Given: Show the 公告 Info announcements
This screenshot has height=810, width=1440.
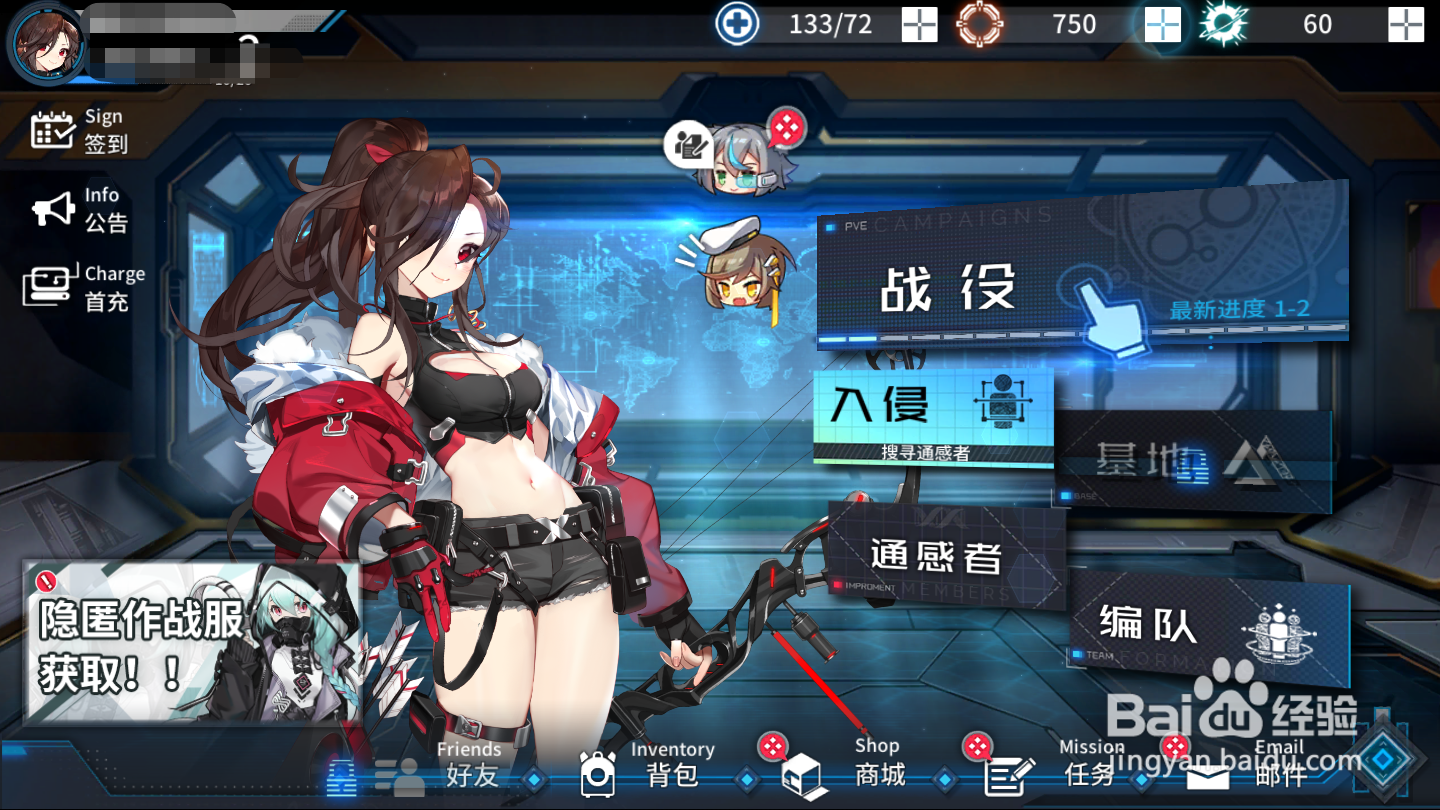Looking at the screenshot, I should pyautogui.click(x=80, y=210).
